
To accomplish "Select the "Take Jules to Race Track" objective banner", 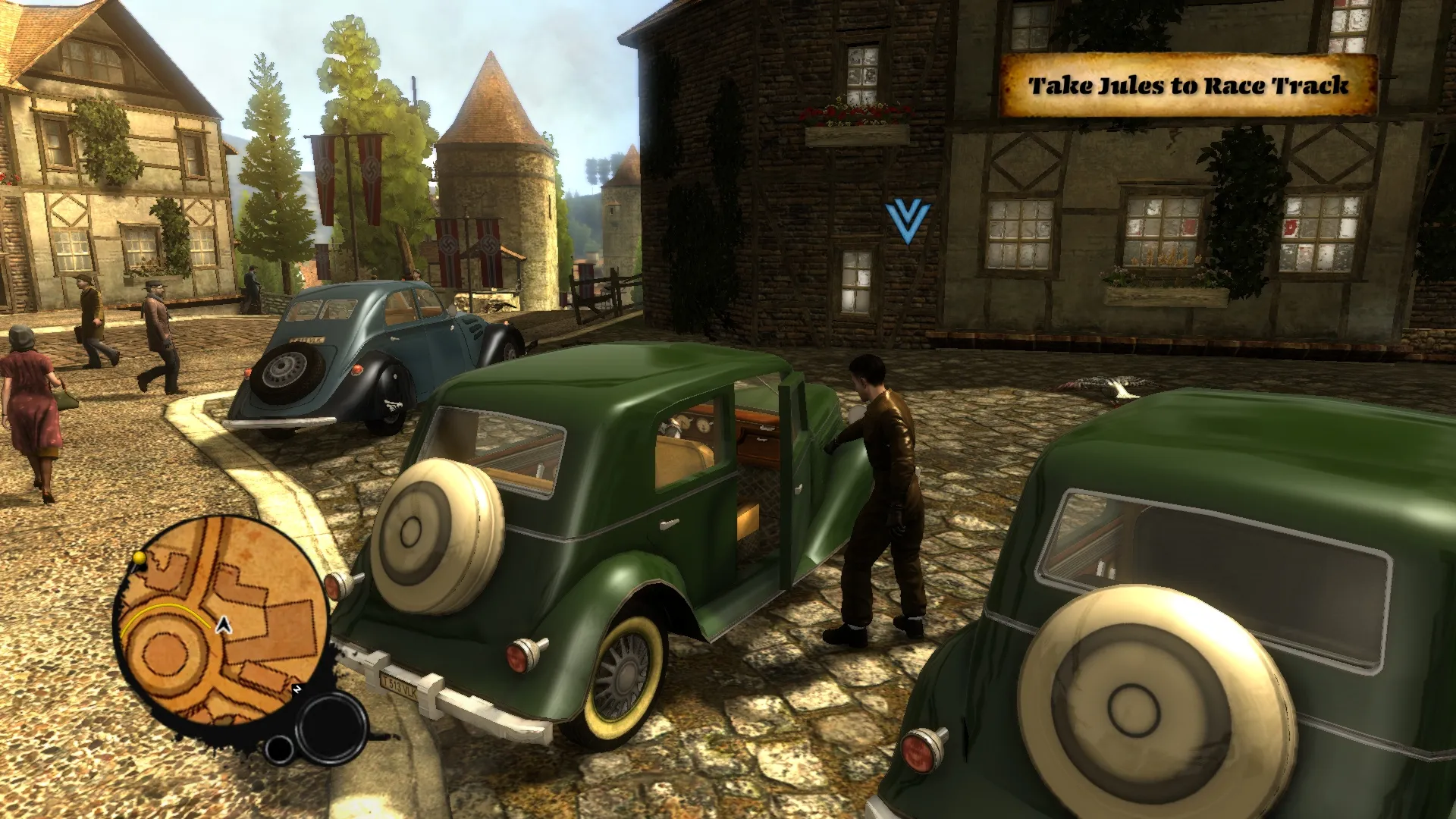I will point(1188,86).
